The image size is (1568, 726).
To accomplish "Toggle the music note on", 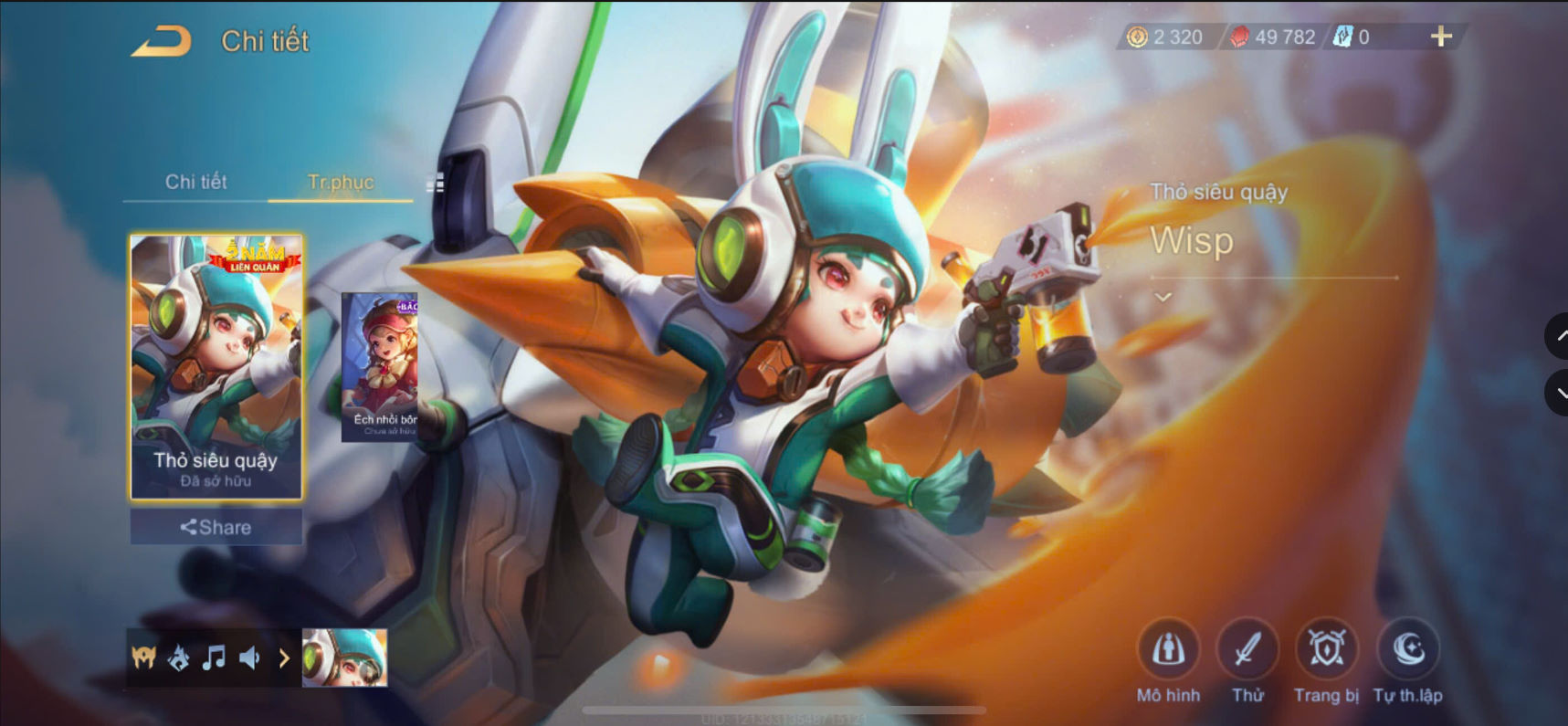I will (x=216, y=657).
